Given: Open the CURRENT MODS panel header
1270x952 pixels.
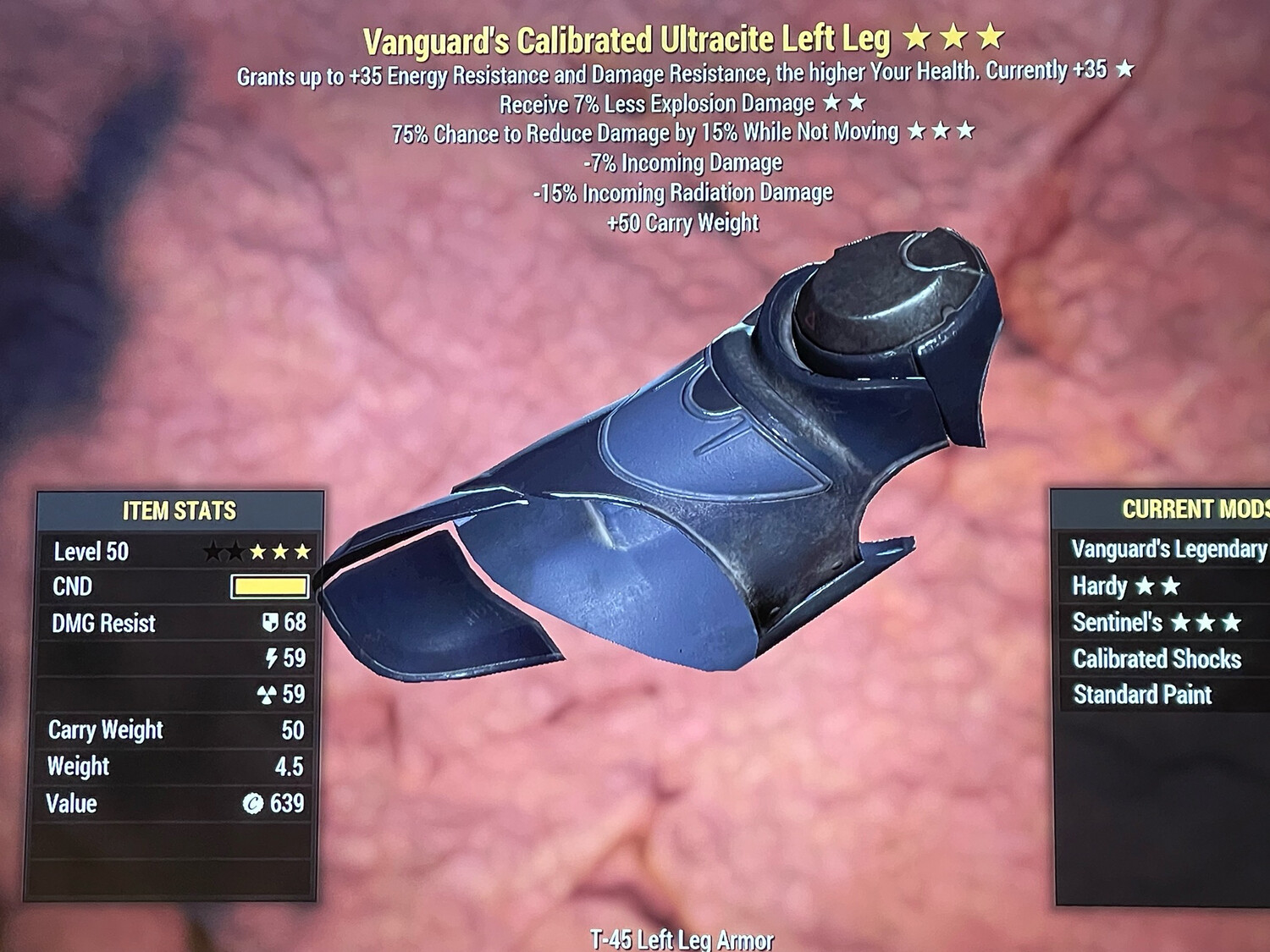Looking at the screenshot, I should pos(1194,509).
